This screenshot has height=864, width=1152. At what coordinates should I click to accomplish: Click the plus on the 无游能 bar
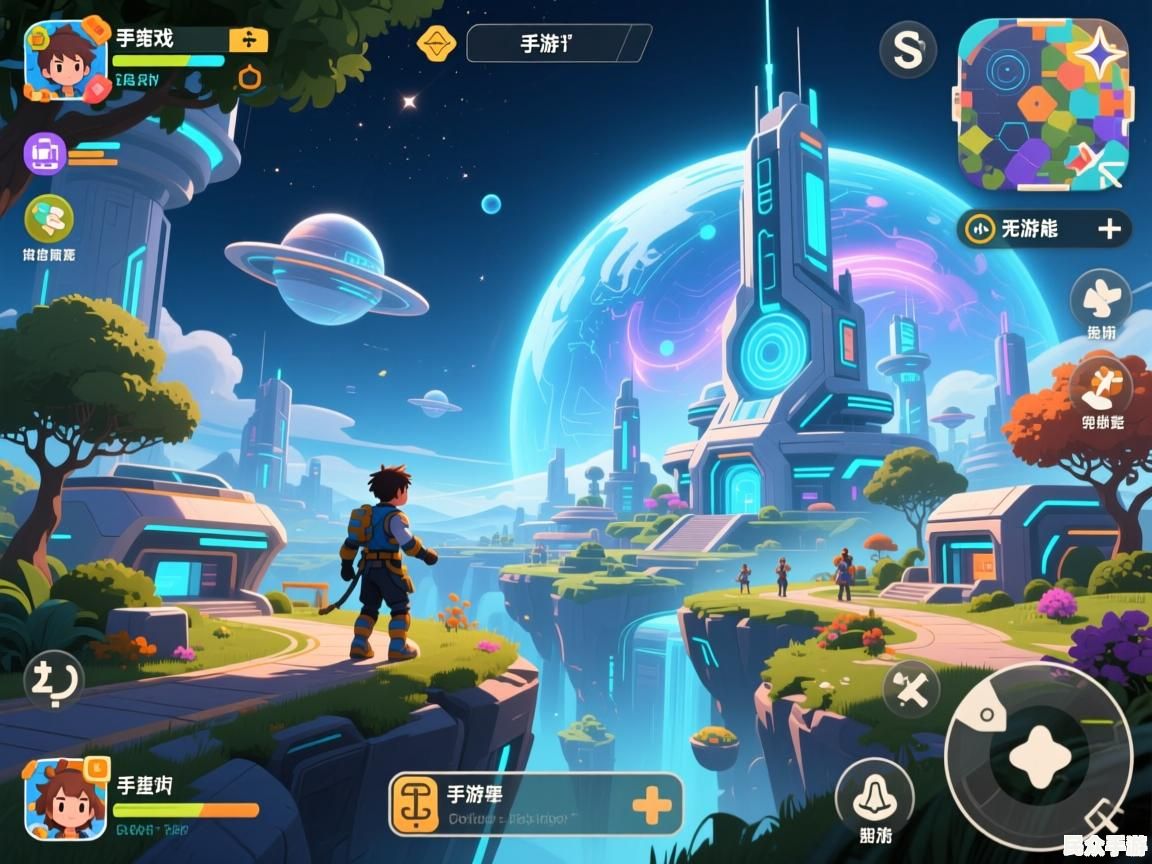(1109, 229)
